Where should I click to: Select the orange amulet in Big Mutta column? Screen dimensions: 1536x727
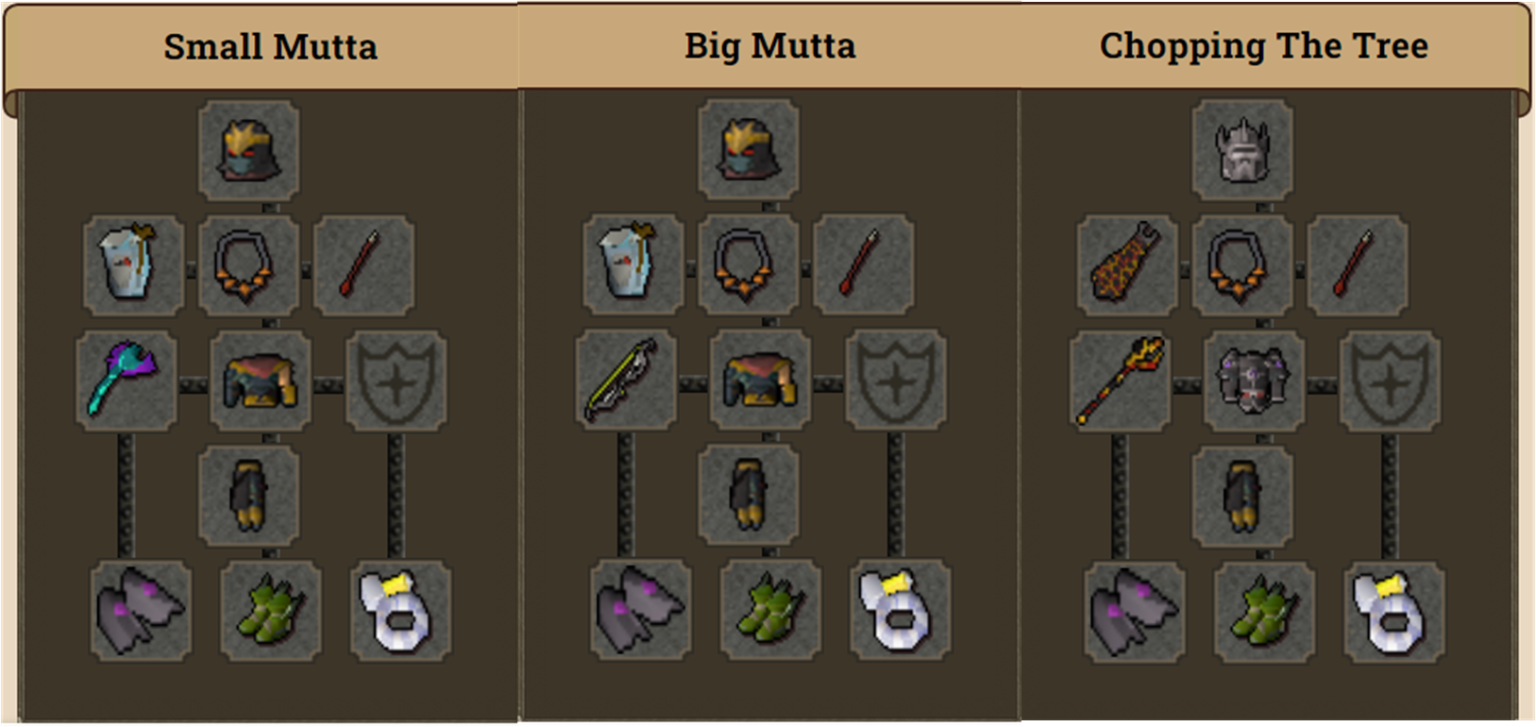[x=748, y=263]
